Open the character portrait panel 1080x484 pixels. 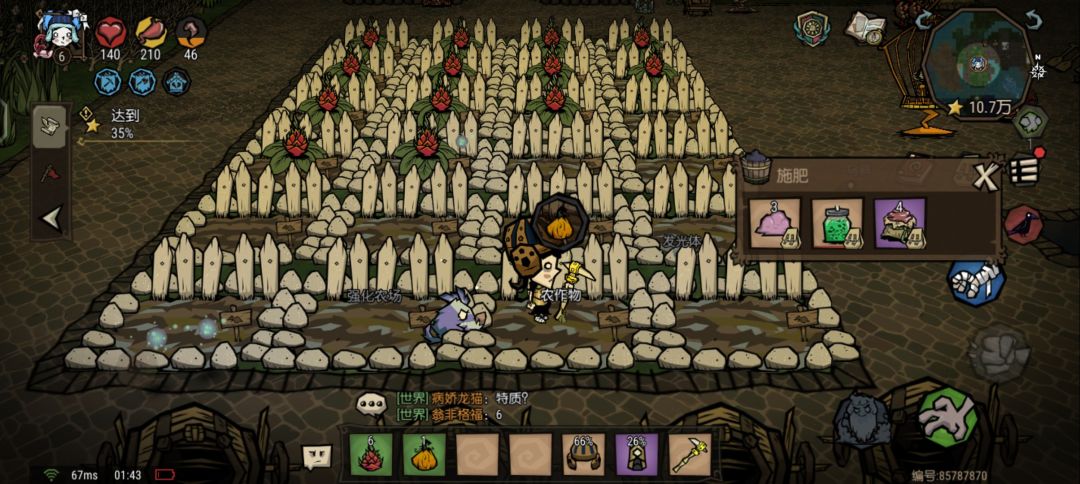click(59, 35)
